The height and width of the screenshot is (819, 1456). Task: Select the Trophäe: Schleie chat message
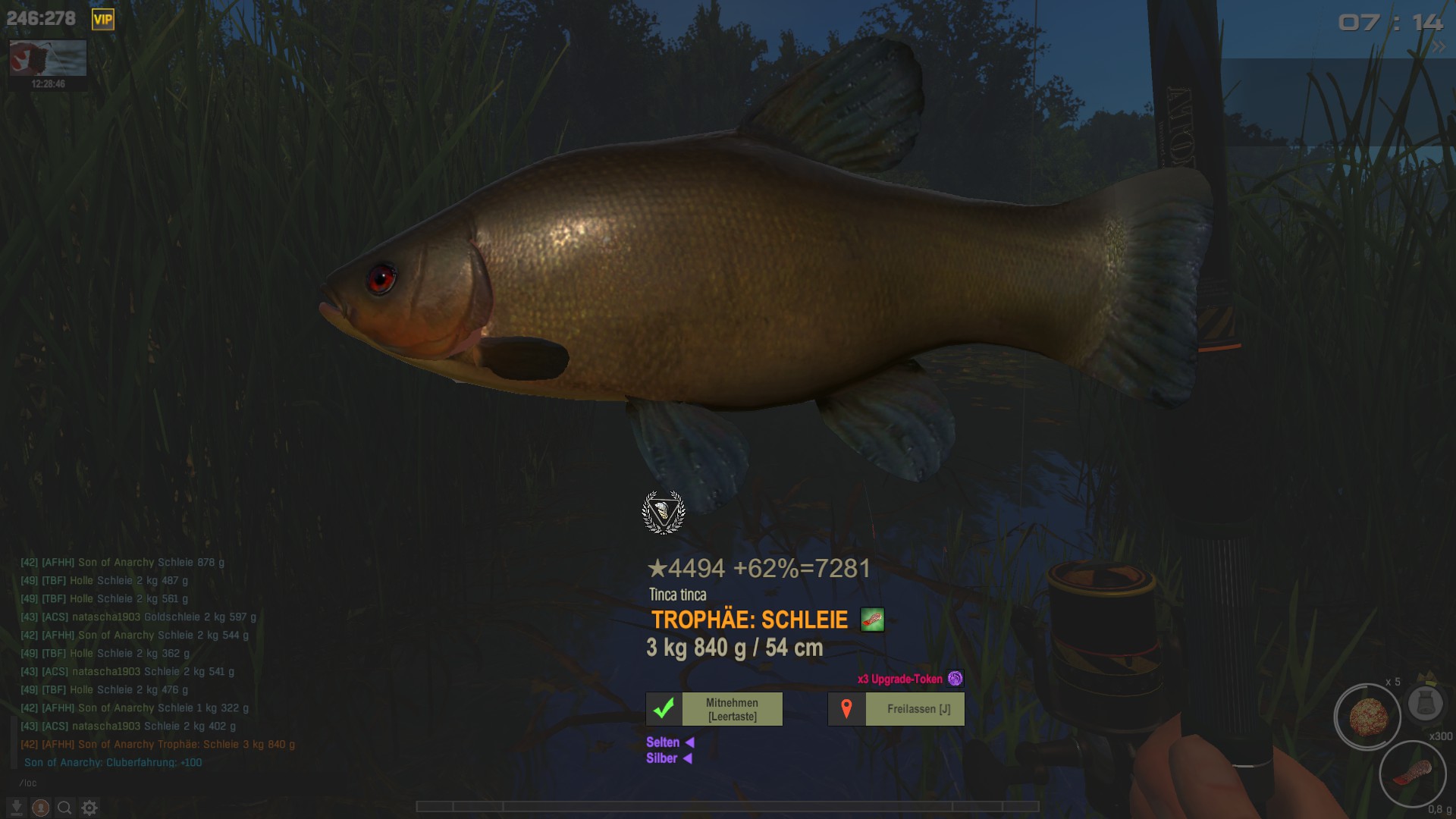tap(158, 745)
